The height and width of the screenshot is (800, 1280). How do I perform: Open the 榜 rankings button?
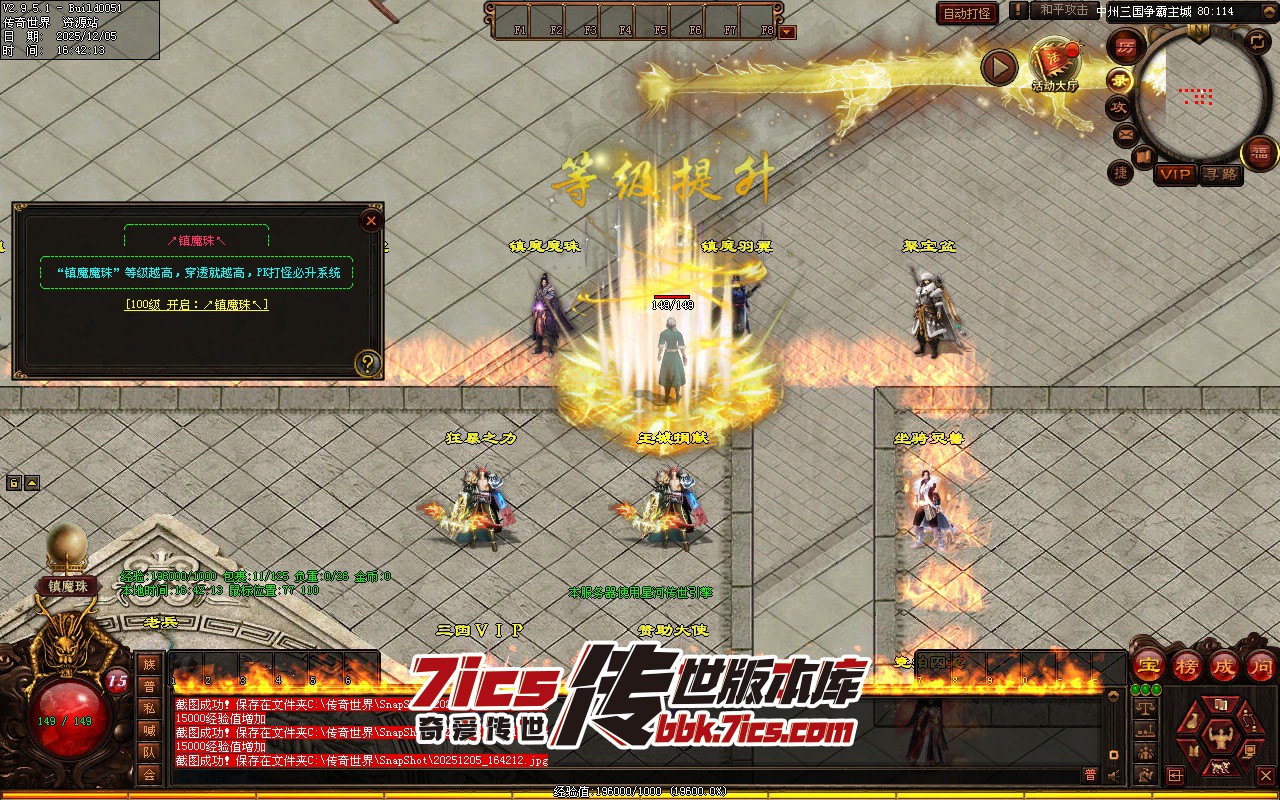click(x=1186, y=665)
